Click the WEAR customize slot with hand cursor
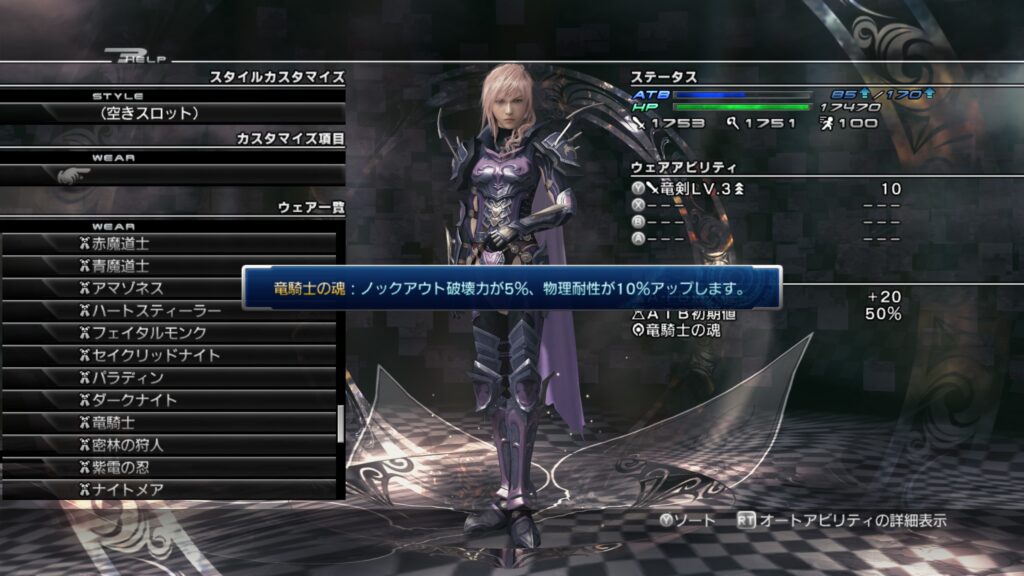The height and width of the screenshot is (576, 1024). click(x=172, y=175)
